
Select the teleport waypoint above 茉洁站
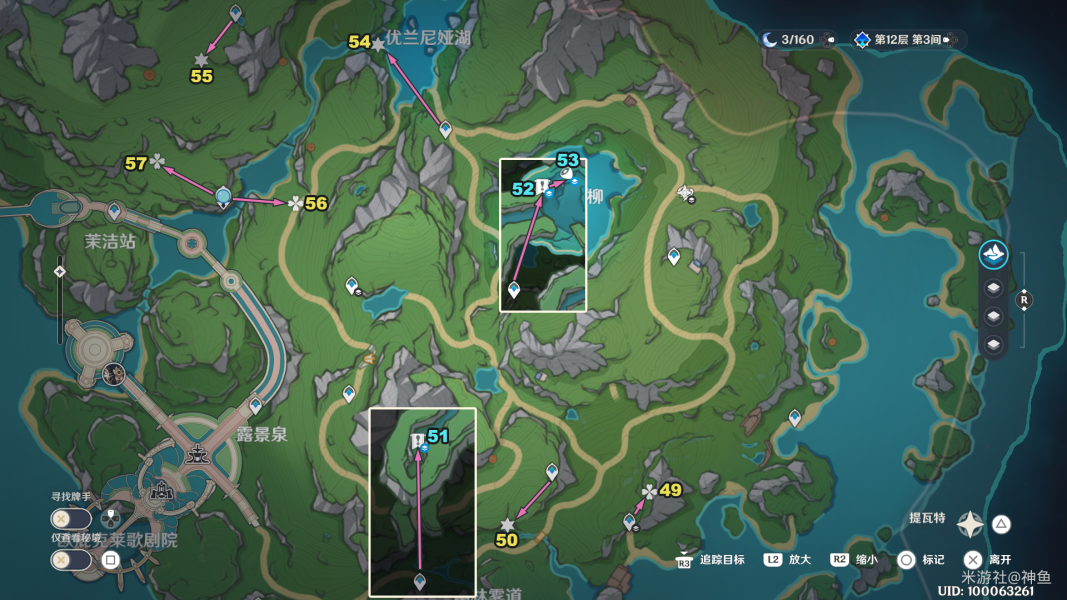pos(114,211)
